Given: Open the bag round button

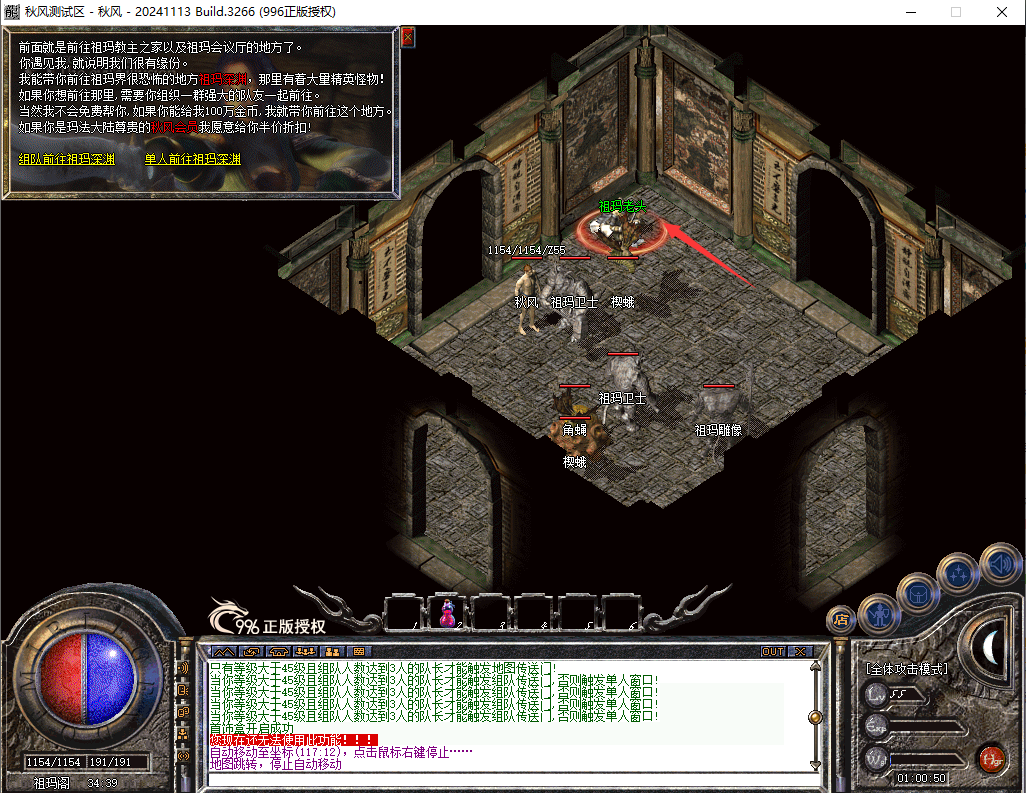Looking at the screenshot, I should (x=918, y=593).
